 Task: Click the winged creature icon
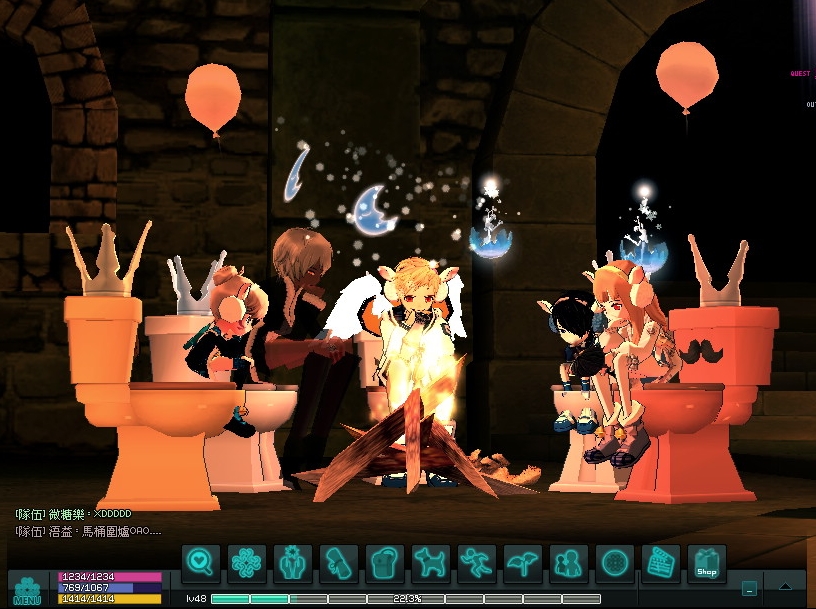click(x=523, y=564)
